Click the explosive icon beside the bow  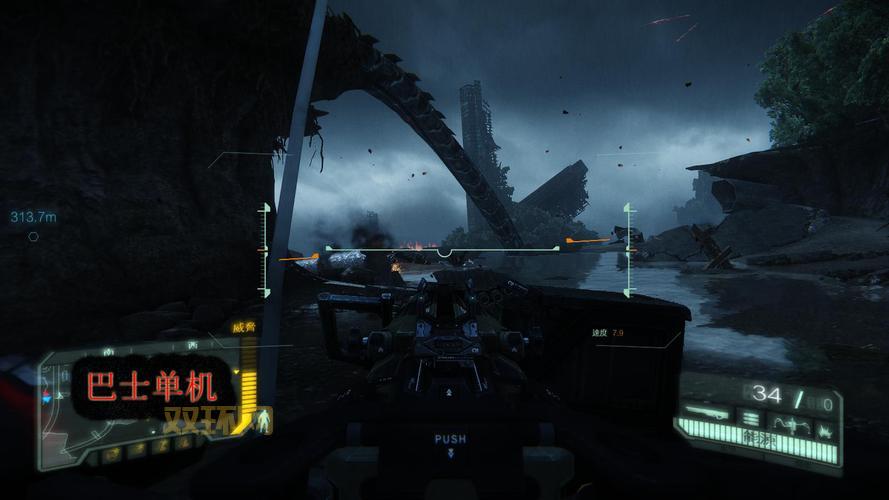pyautogui.click(x=825, y=430)
